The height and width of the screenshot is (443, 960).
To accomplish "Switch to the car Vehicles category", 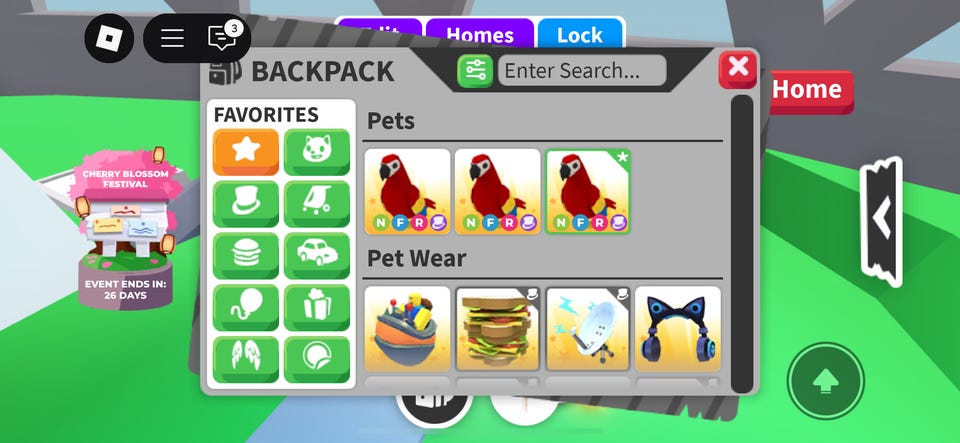I will click(317, 256).
